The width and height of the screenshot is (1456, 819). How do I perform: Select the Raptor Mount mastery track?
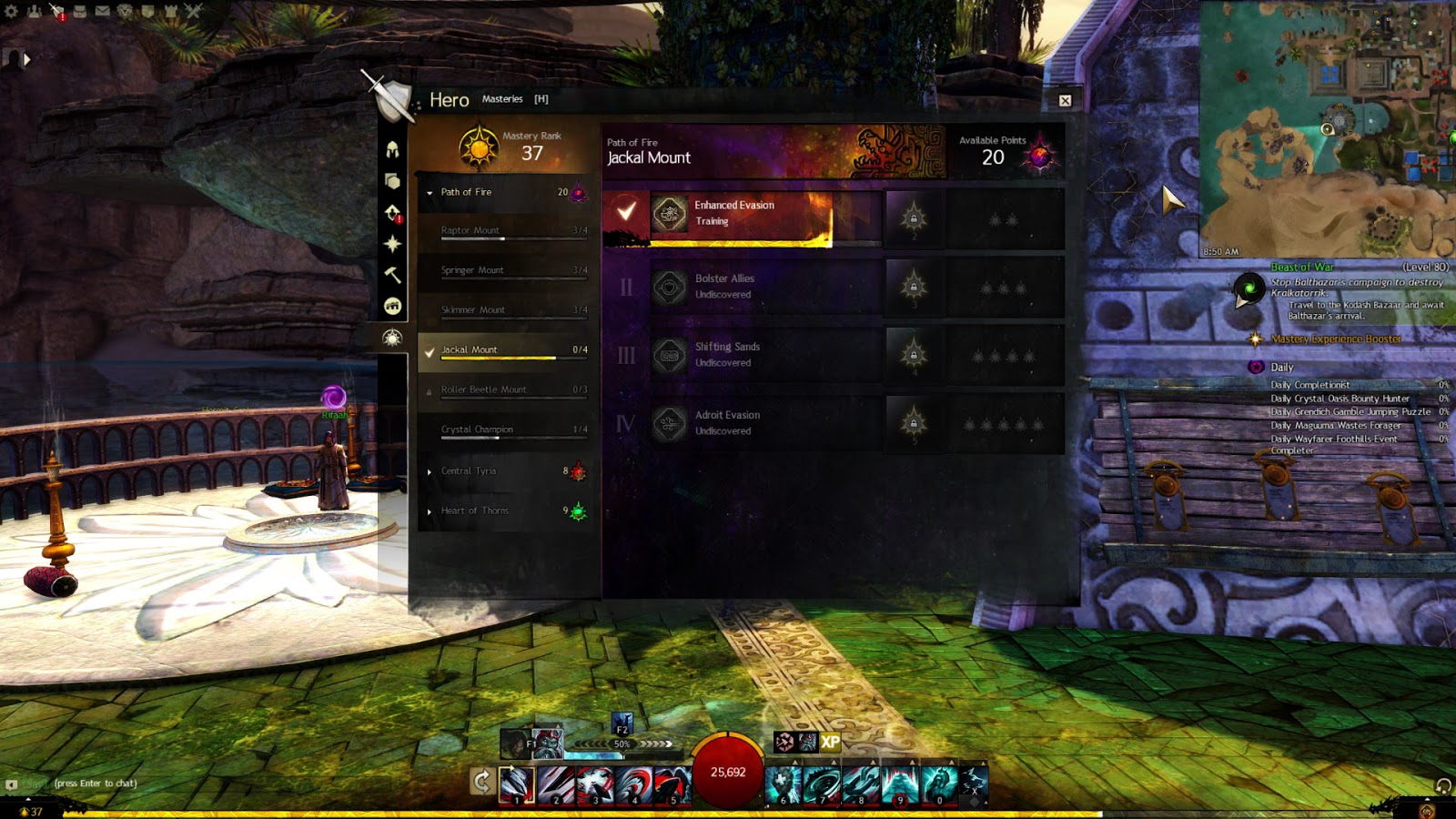click(x=503, y=231)
